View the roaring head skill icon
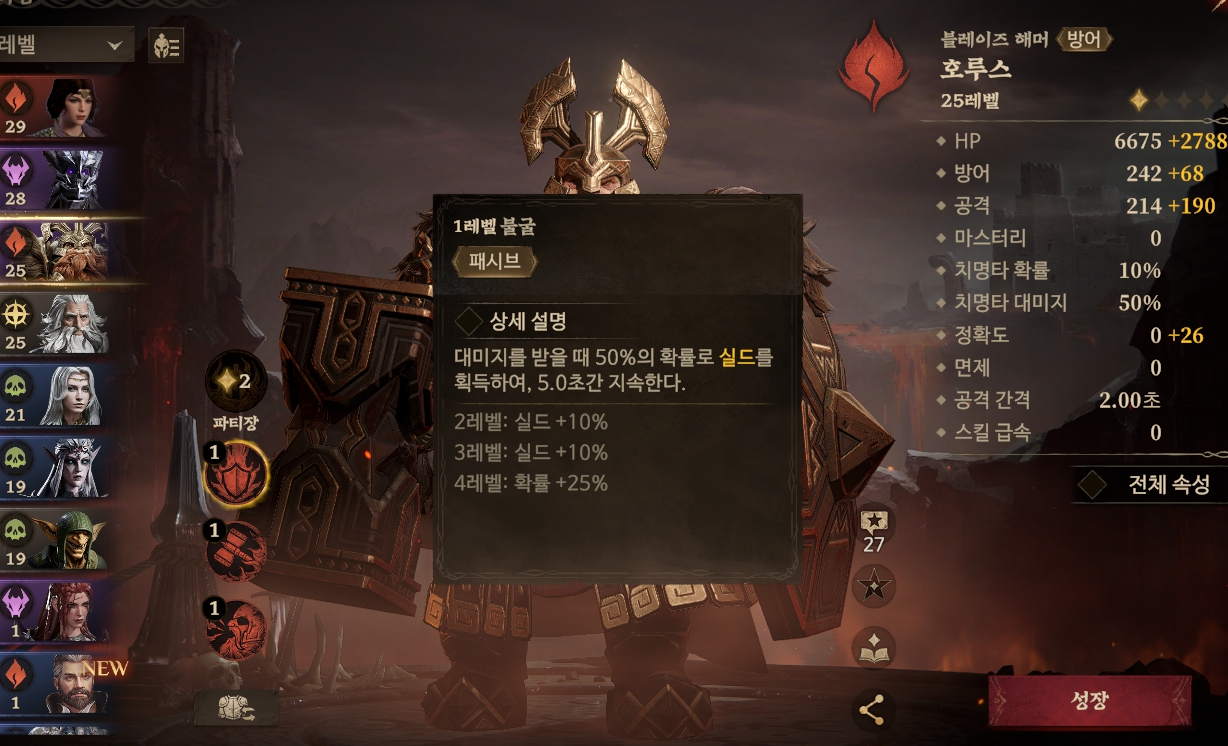The image size is (1228, 746). [236, 629]
